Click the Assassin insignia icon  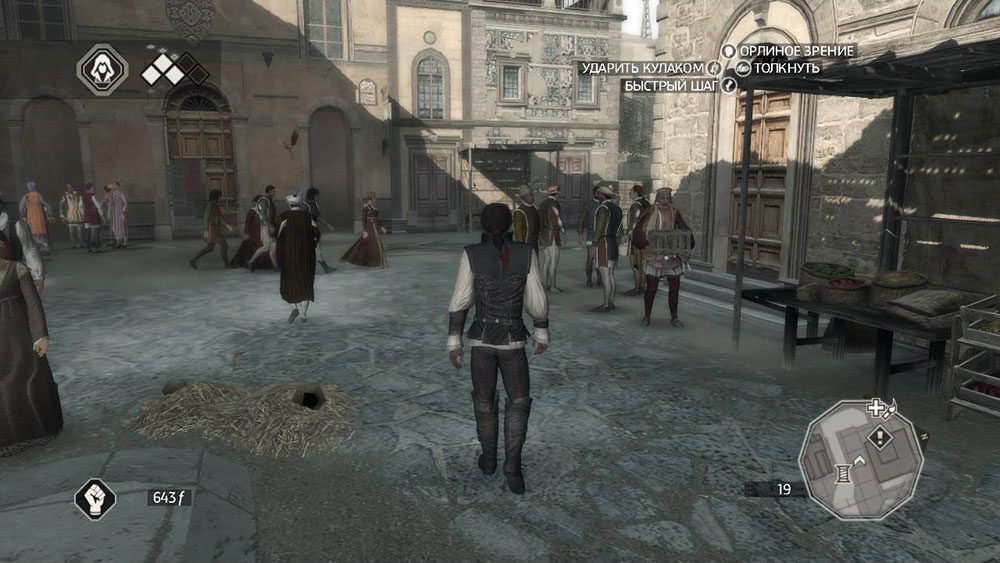click(x=102, y=70)
